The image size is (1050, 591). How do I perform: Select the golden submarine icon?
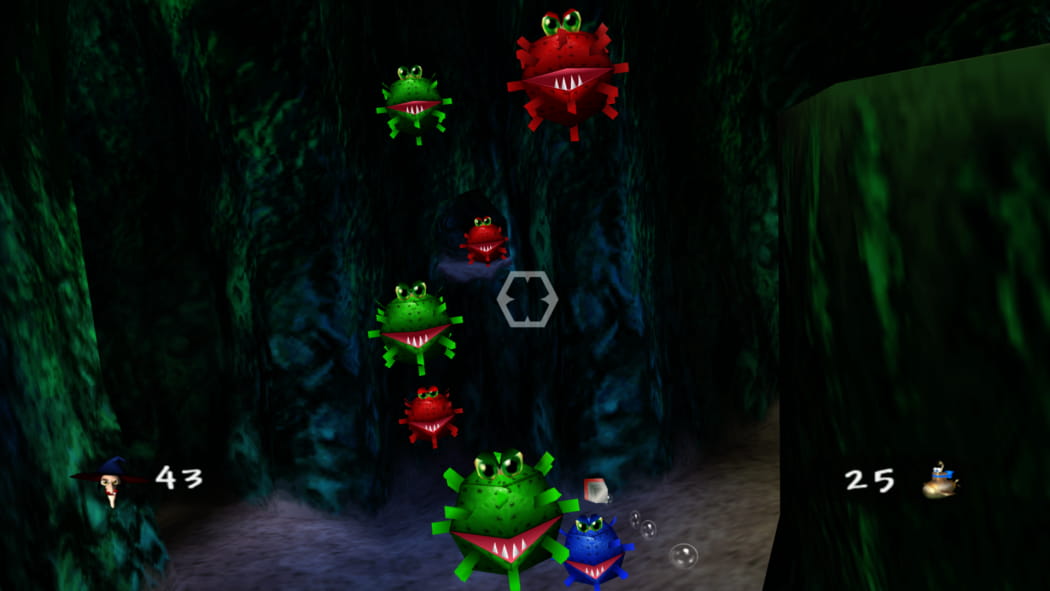pyautogui.click(x=940, y=482)
